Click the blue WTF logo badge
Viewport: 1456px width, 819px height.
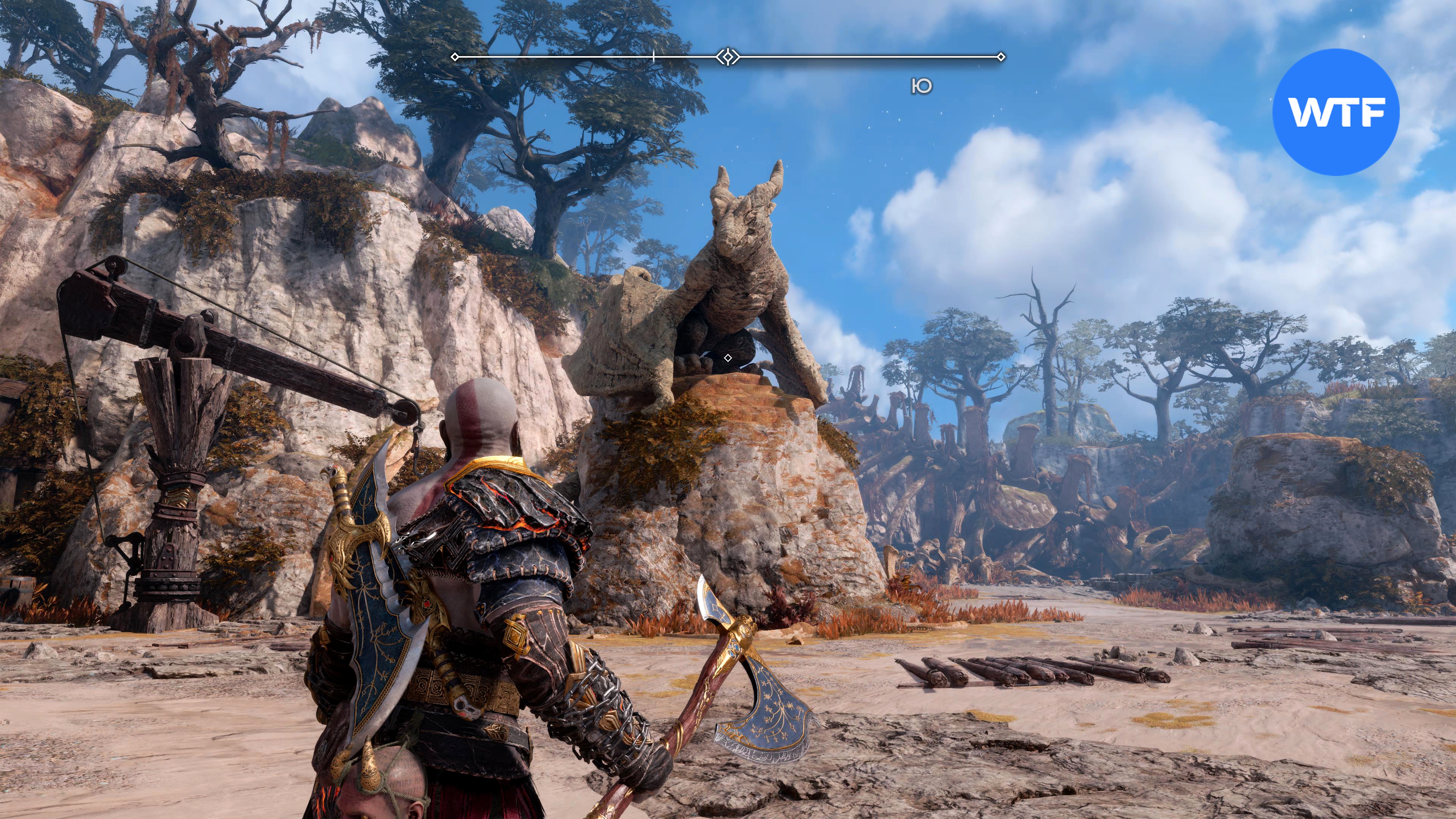(1335, 112)
